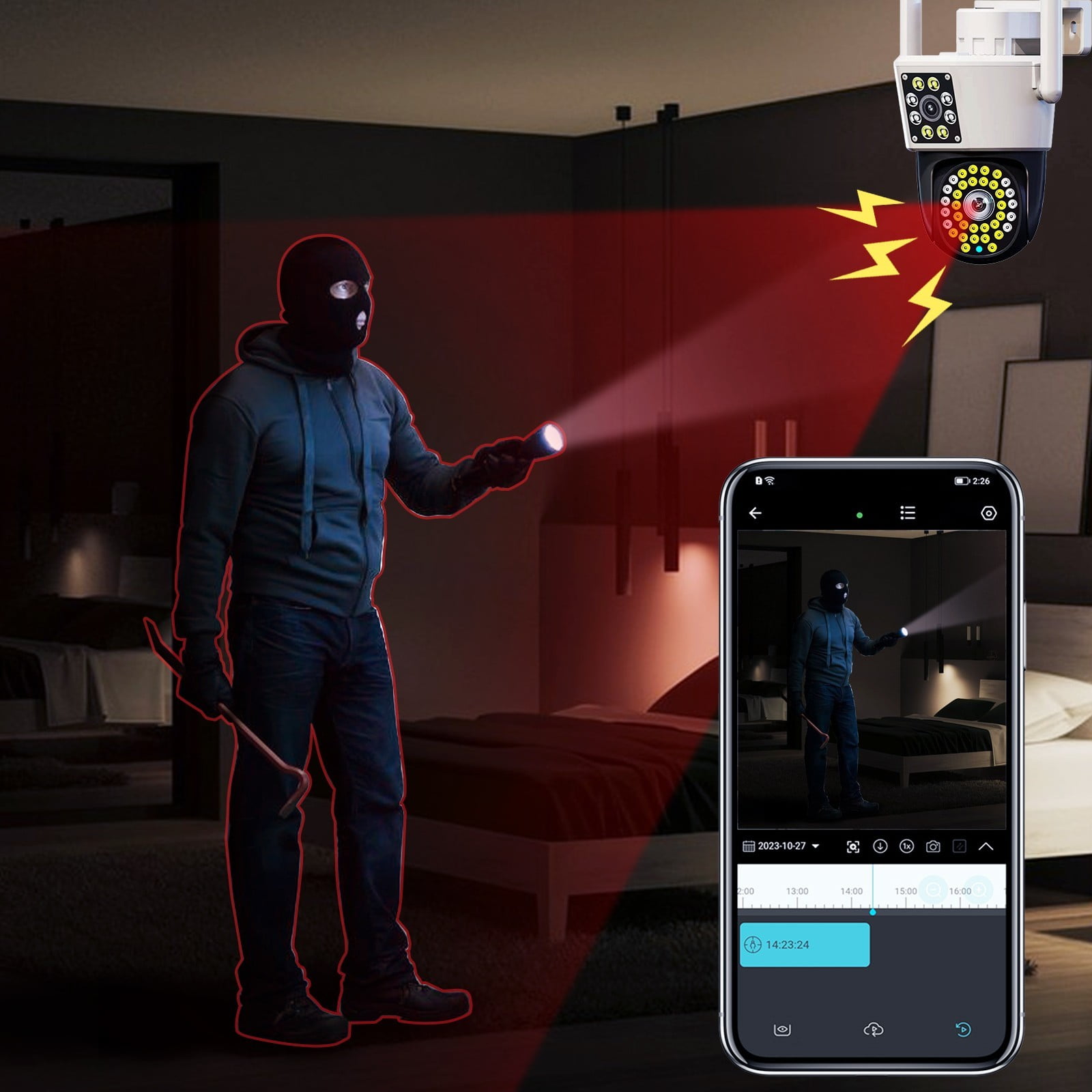The image size is (1092, 1092).
Task: Open the event list icon
Action: [908, 513]
